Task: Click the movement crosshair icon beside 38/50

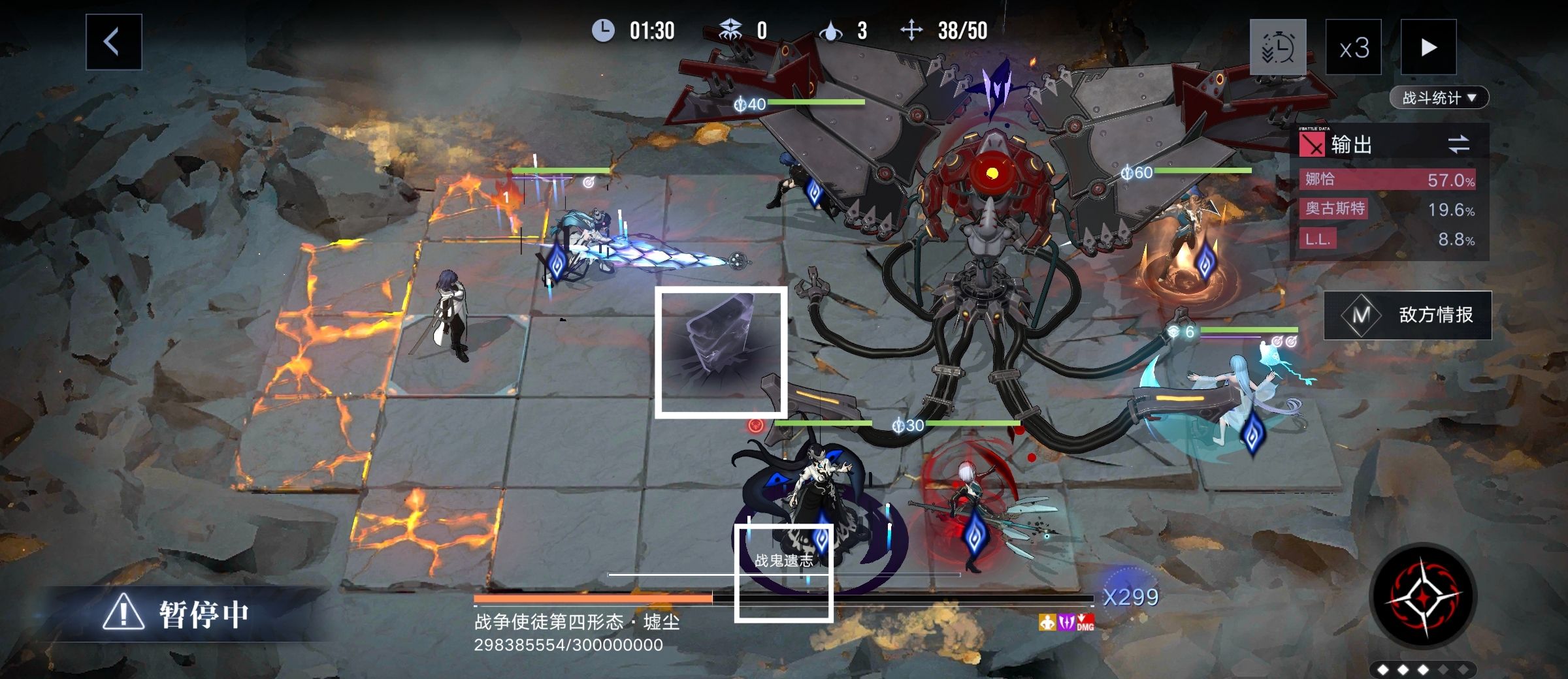Action: point(911,29)
